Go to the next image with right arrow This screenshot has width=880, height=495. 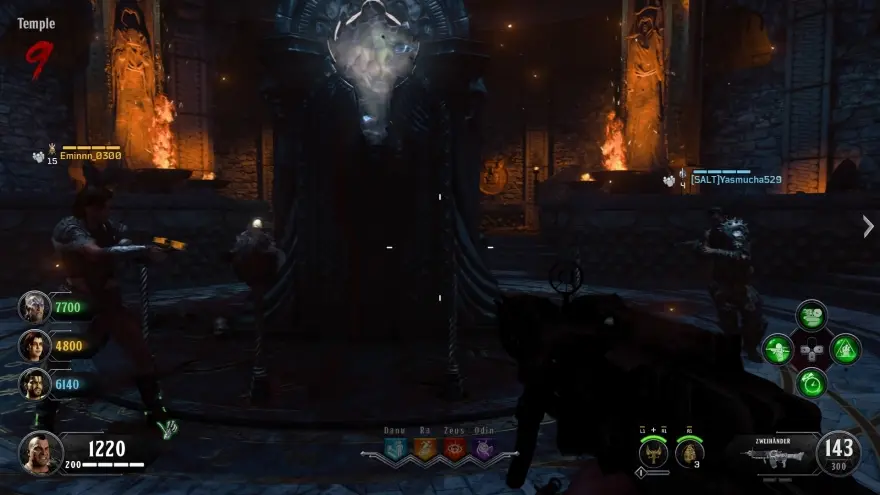click(867, 226)
